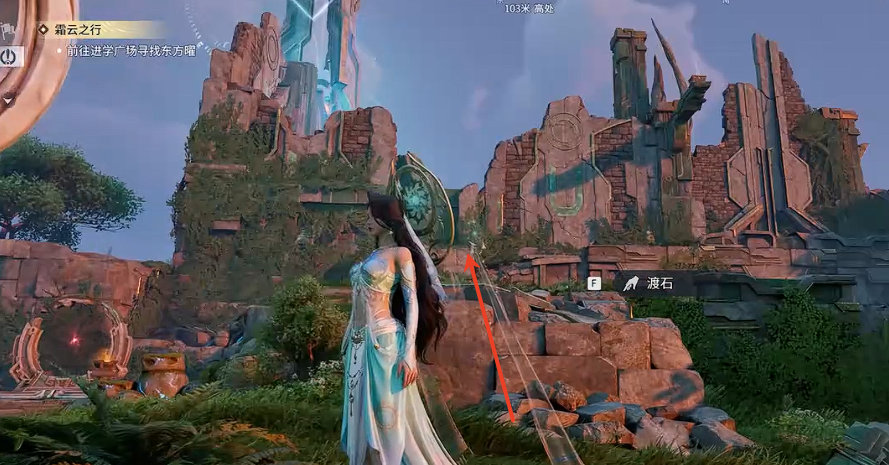The height and width of the screenshot is (465, 889).
Task: Click the power symbol icon
Action: click(x=9, y=56)
